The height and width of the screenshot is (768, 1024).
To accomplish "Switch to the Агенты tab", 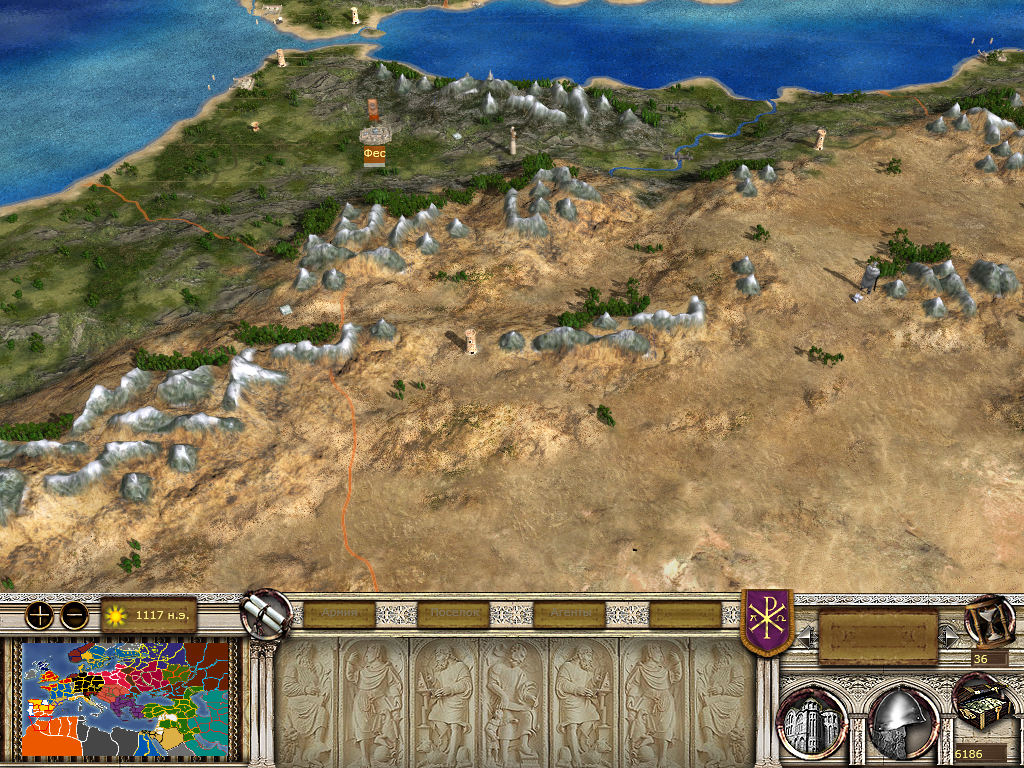I will click(569, 614).
